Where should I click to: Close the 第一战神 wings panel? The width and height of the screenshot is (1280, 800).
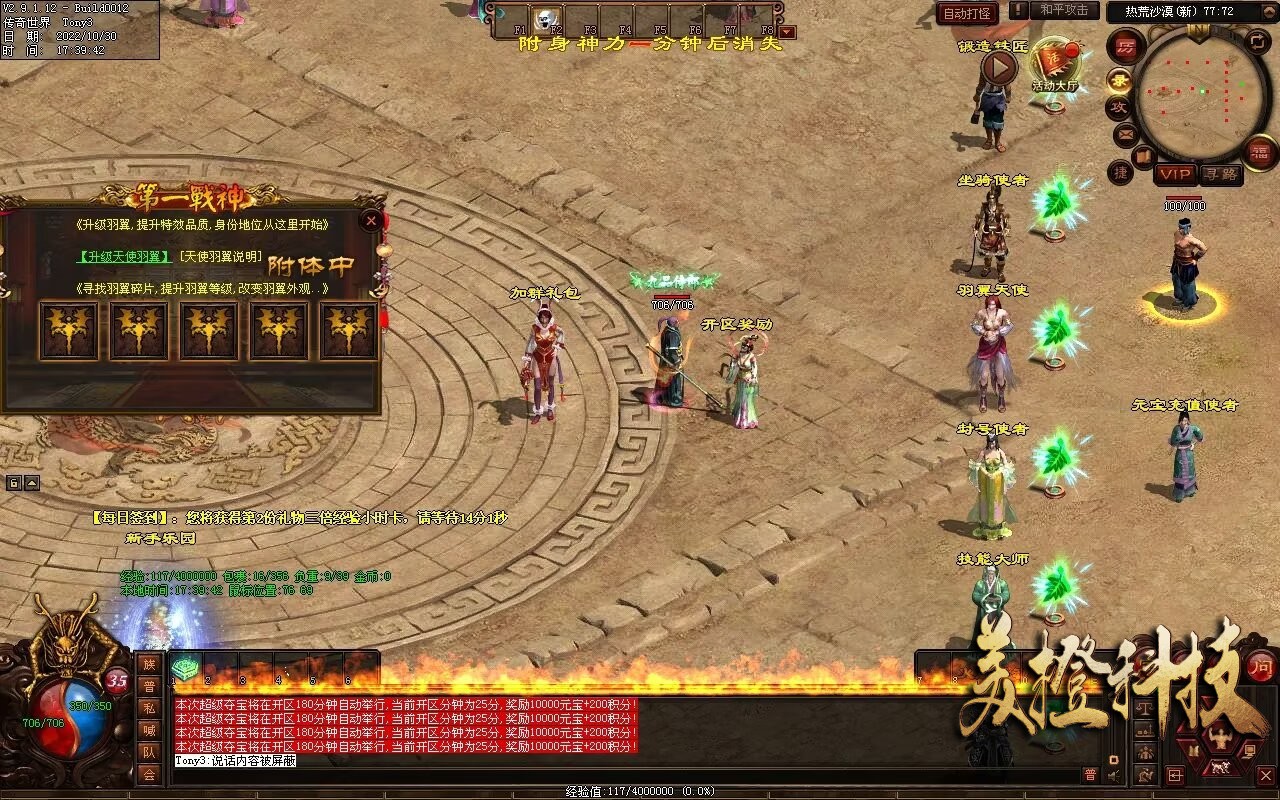pyautogui.click(x=372, y=220)
